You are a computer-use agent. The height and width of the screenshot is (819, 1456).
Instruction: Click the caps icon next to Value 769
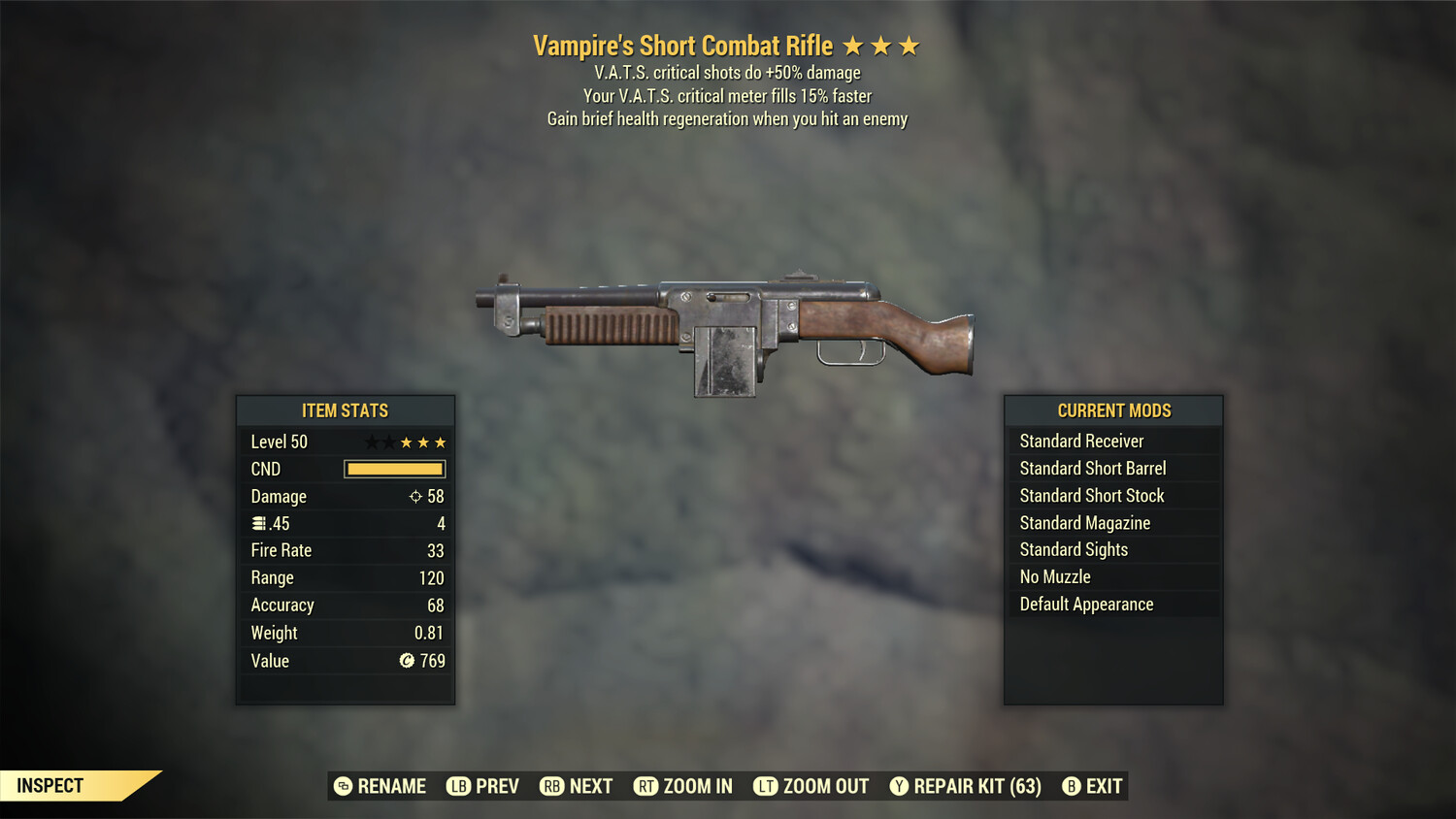pyautogui.click(x=409, y=661)
